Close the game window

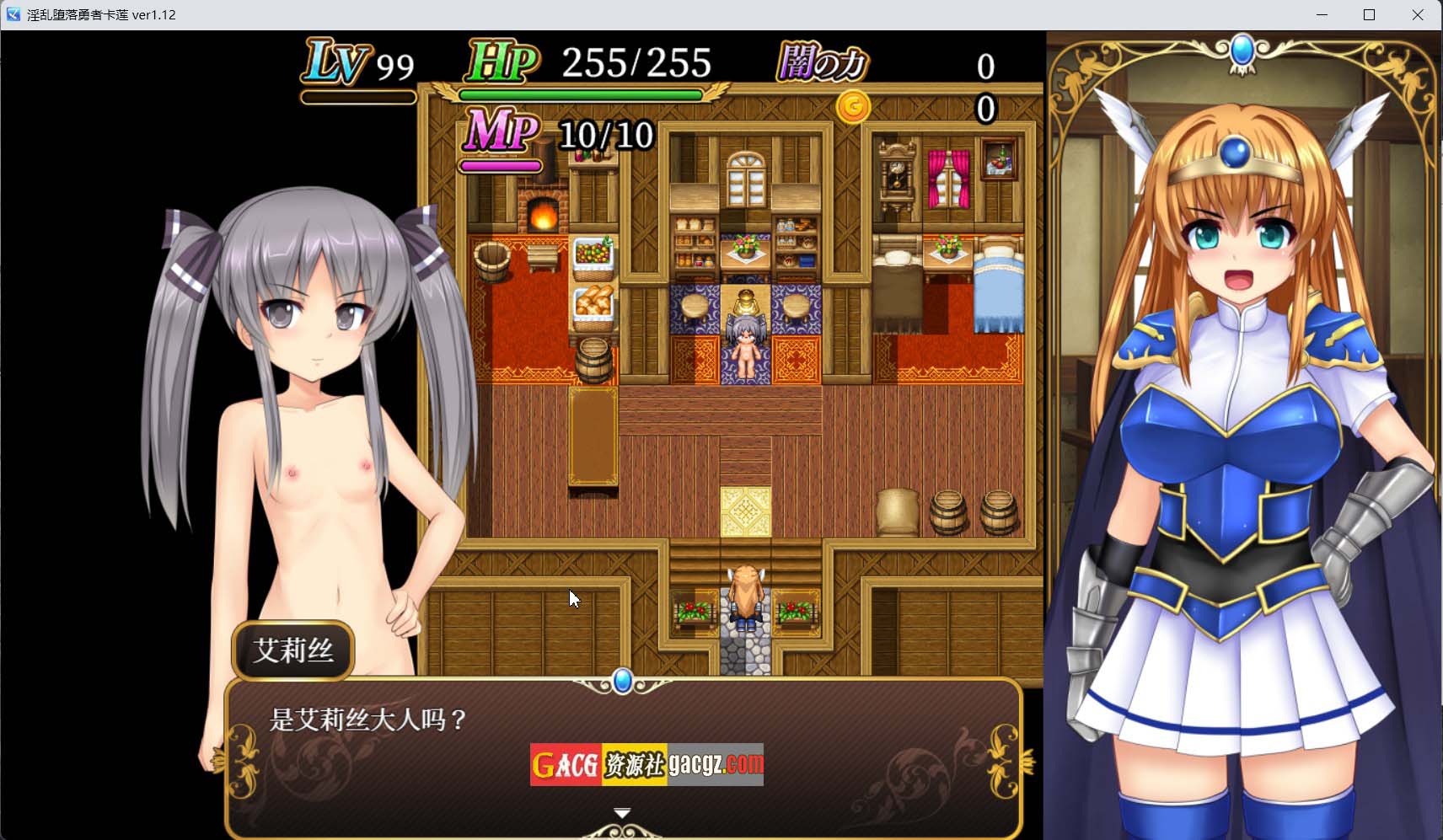1418,14
